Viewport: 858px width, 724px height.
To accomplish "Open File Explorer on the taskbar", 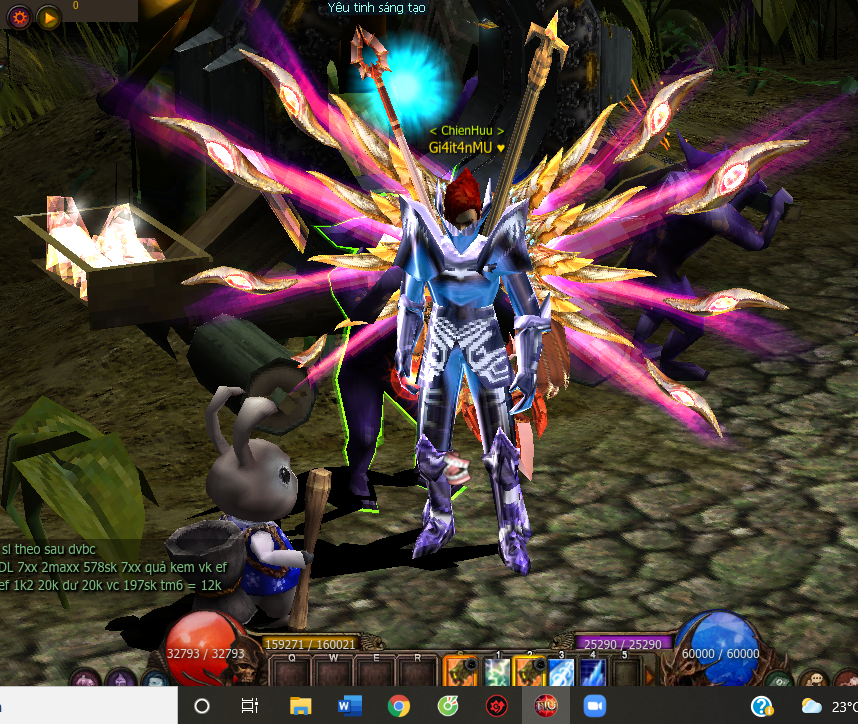I will click(x=300, y=706).
